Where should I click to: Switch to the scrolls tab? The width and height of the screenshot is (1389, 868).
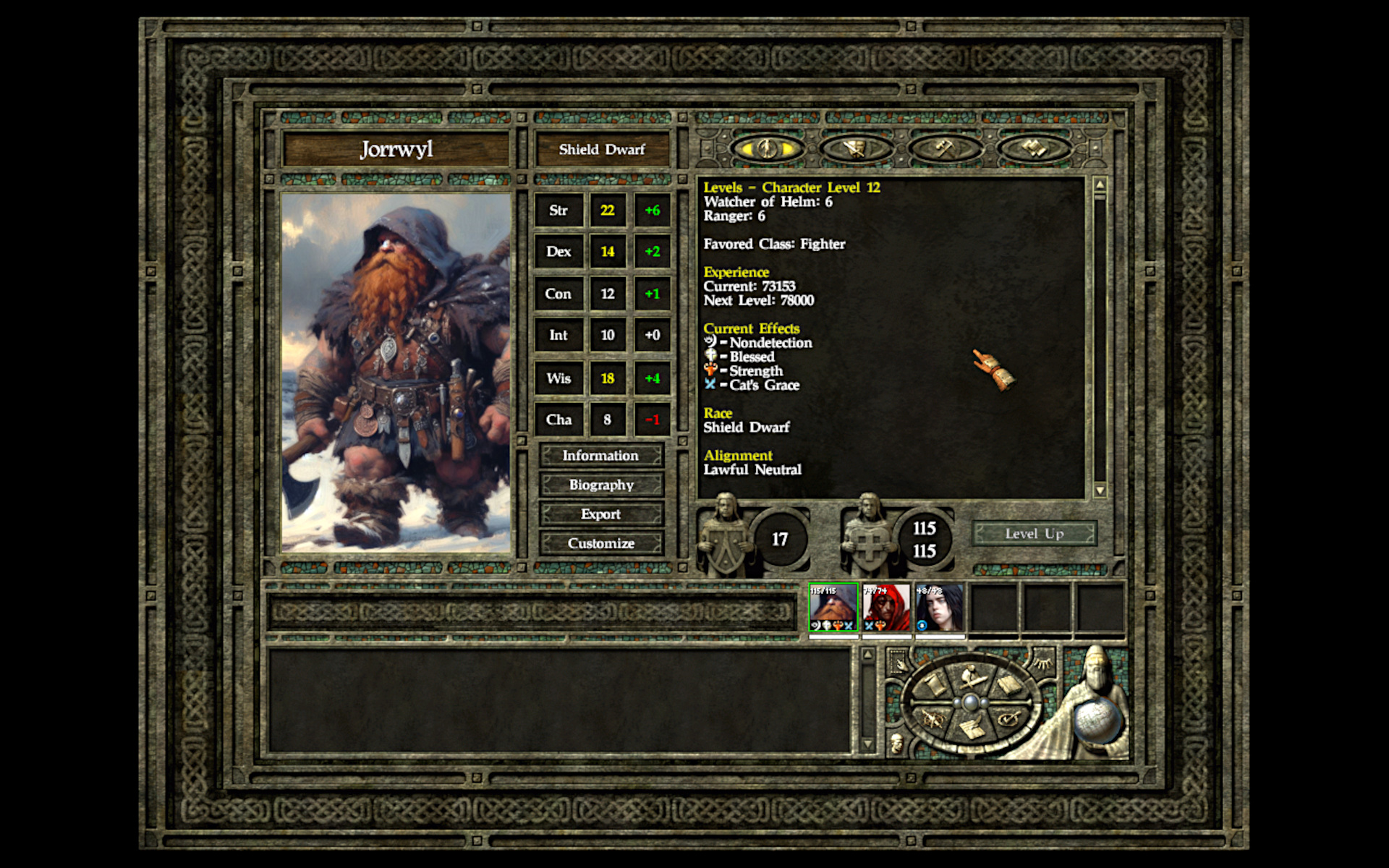click(1035, 149)
